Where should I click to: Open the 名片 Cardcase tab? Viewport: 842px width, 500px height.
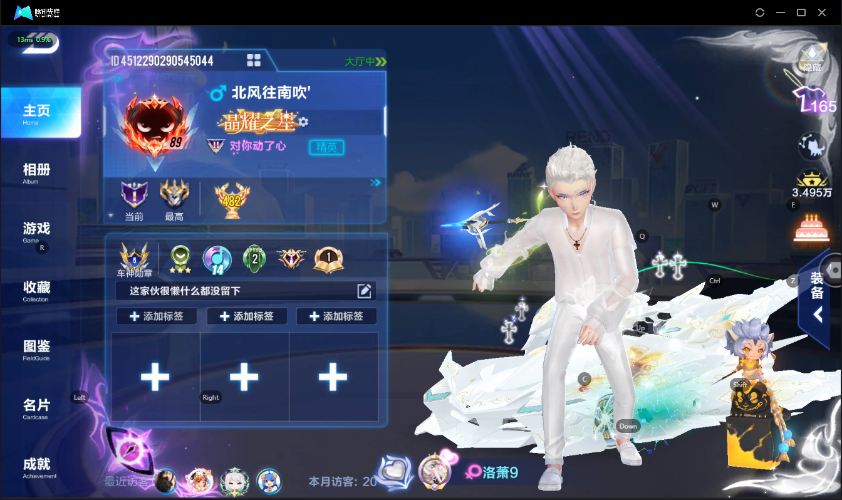tap(37, 407)
